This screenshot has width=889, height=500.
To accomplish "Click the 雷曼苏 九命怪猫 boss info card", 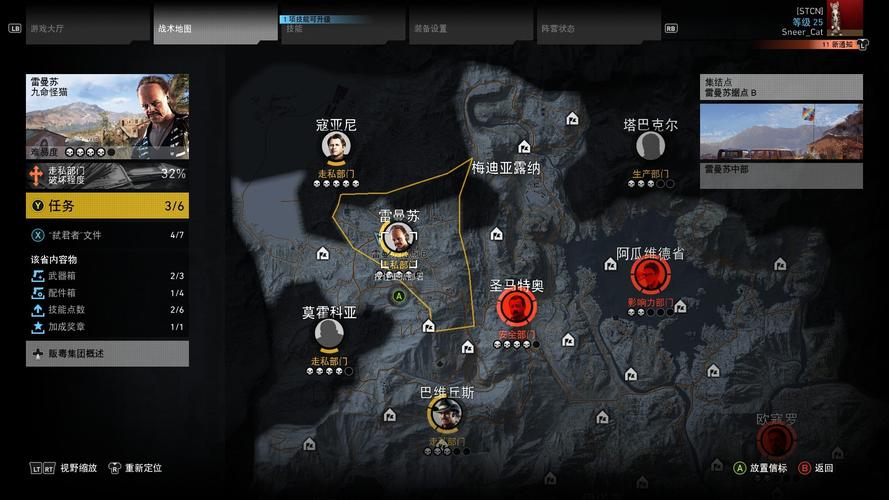I will pos(107,116).
